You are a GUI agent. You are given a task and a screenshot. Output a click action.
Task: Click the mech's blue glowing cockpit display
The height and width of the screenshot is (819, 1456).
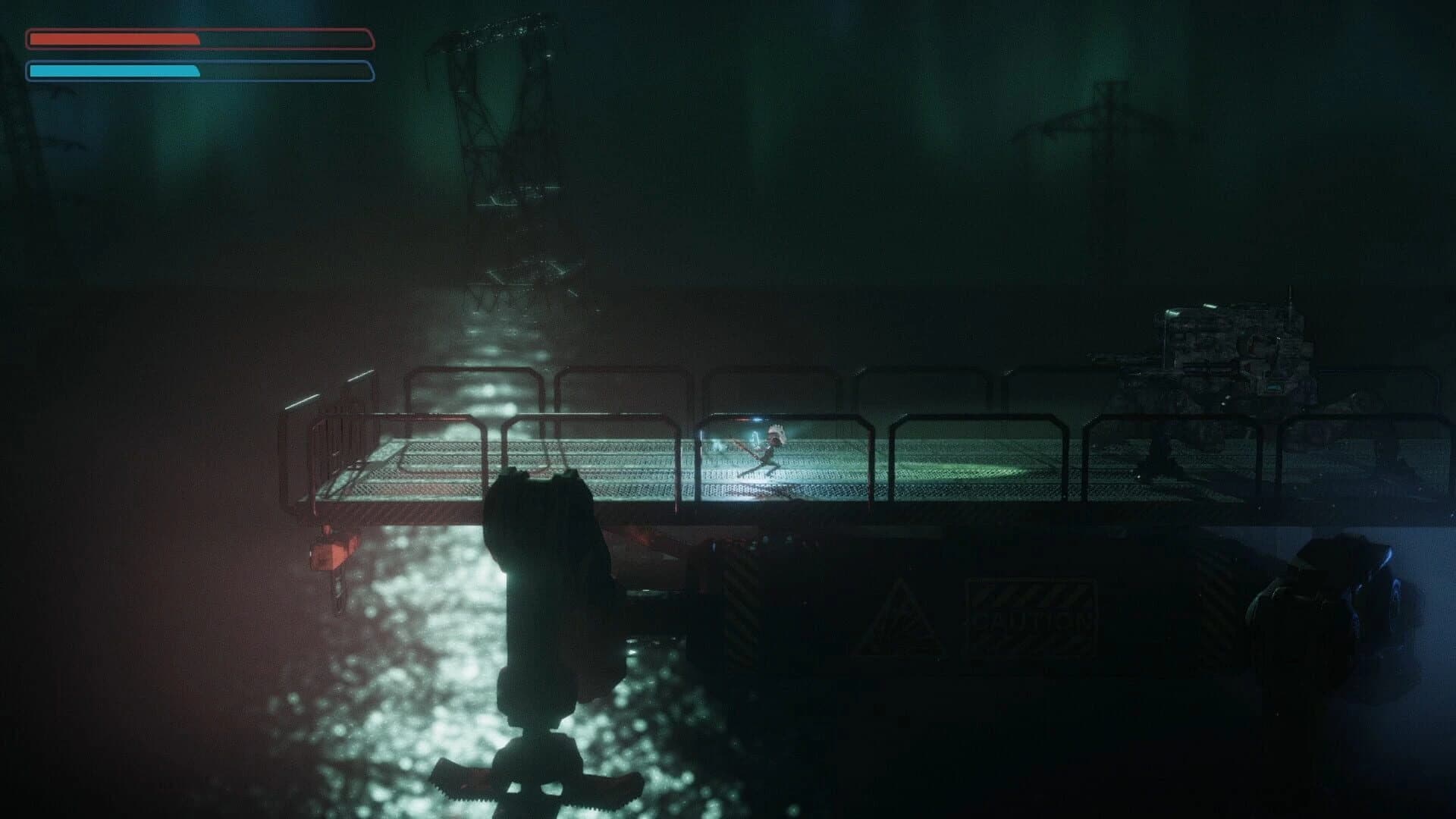click(1274, 387)
